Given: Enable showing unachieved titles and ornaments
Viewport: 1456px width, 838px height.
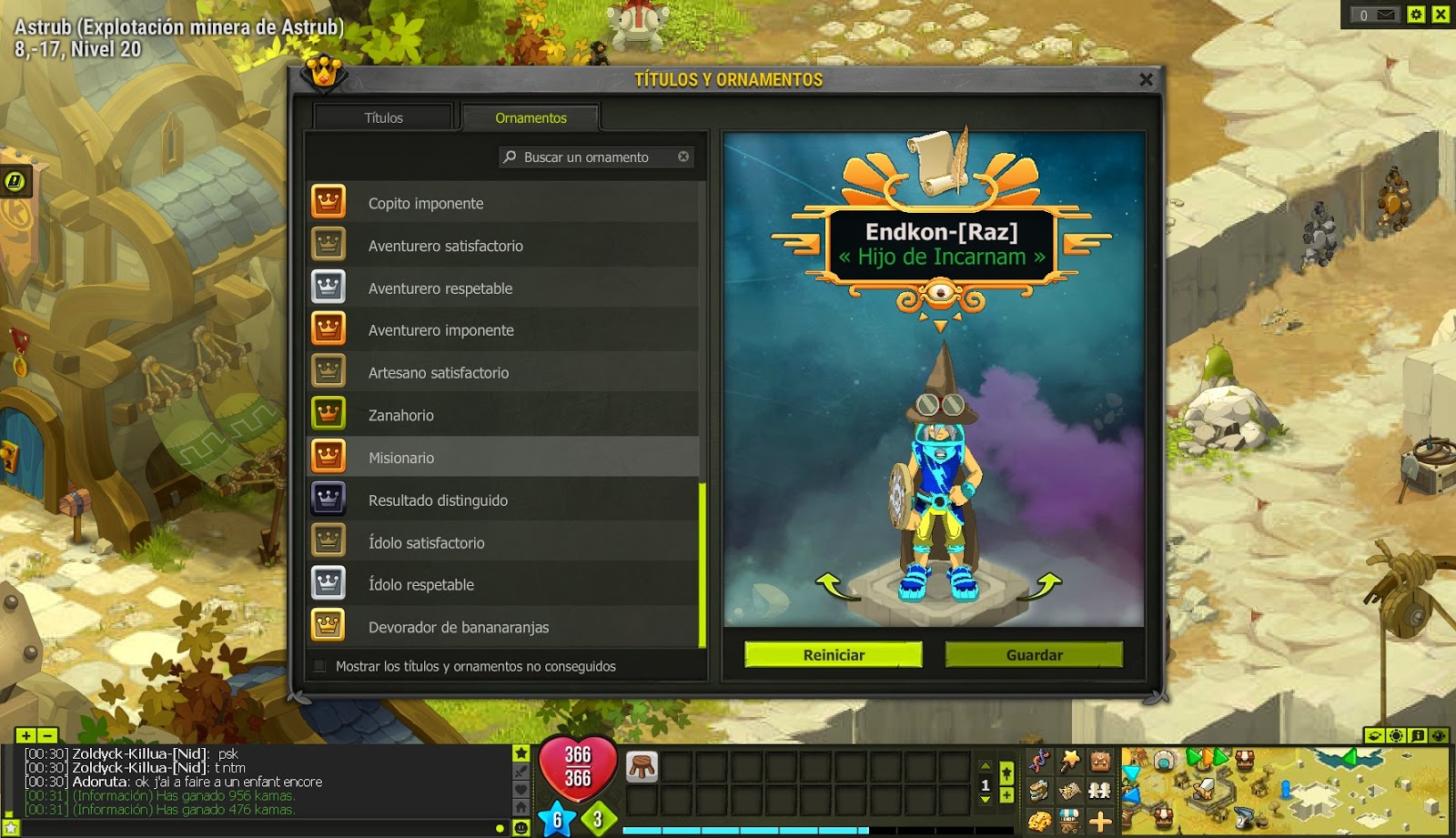Looking at the screenshot, I should pyautogui.click(x=320, y=667).
